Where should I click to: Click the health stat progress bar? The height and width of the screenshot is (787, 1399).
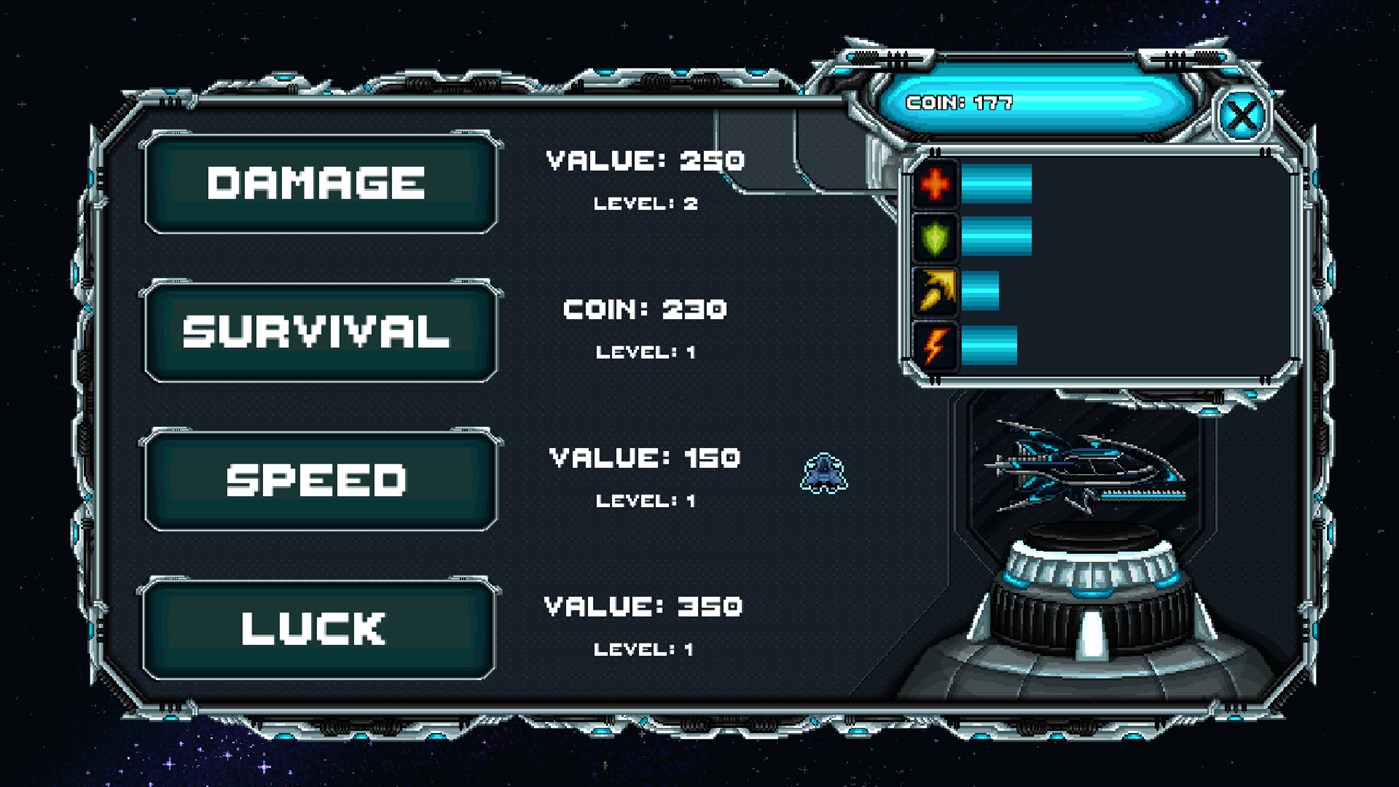pos(997,185)
